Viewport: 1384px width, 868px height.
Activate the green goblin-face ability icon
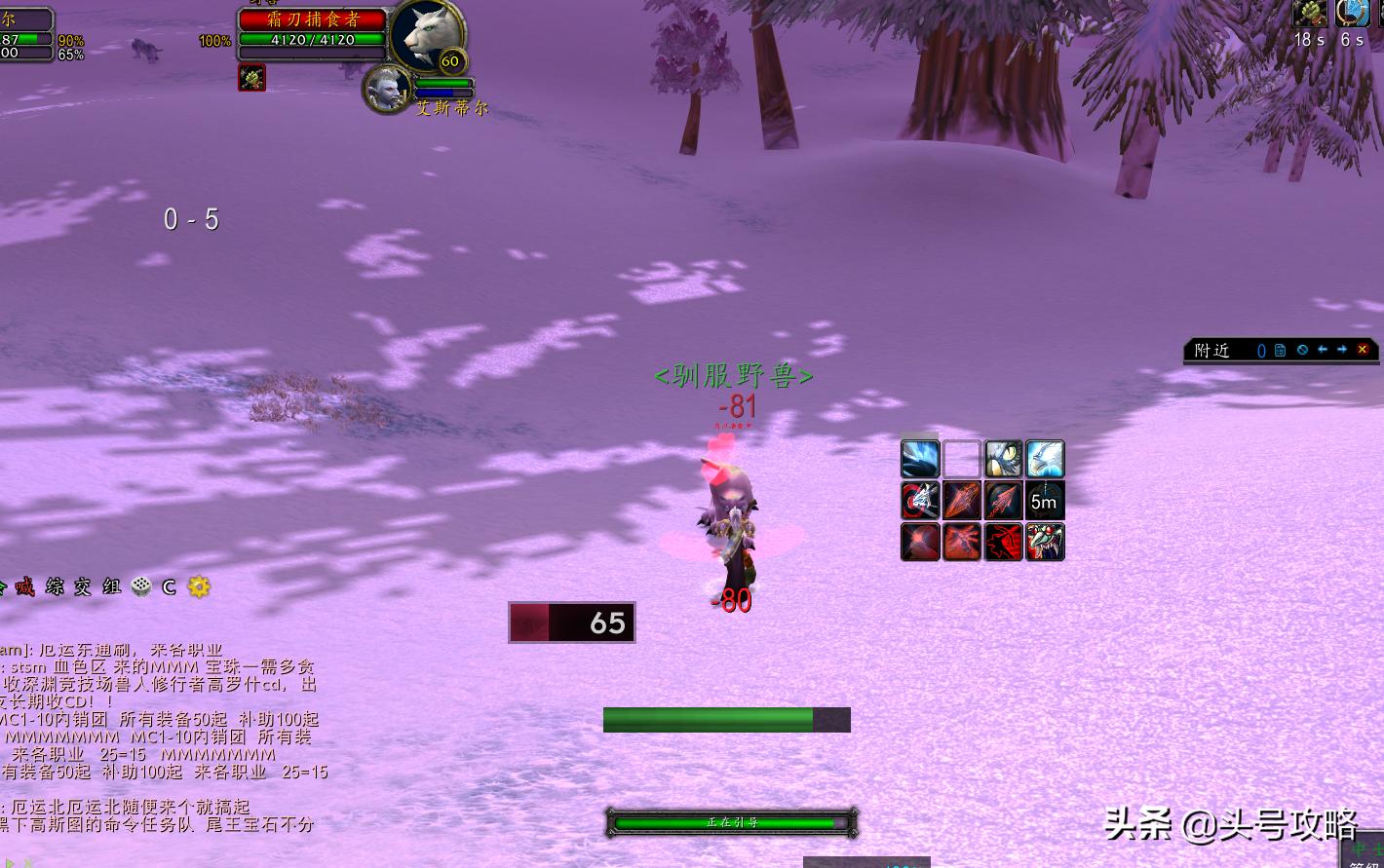1044,542
